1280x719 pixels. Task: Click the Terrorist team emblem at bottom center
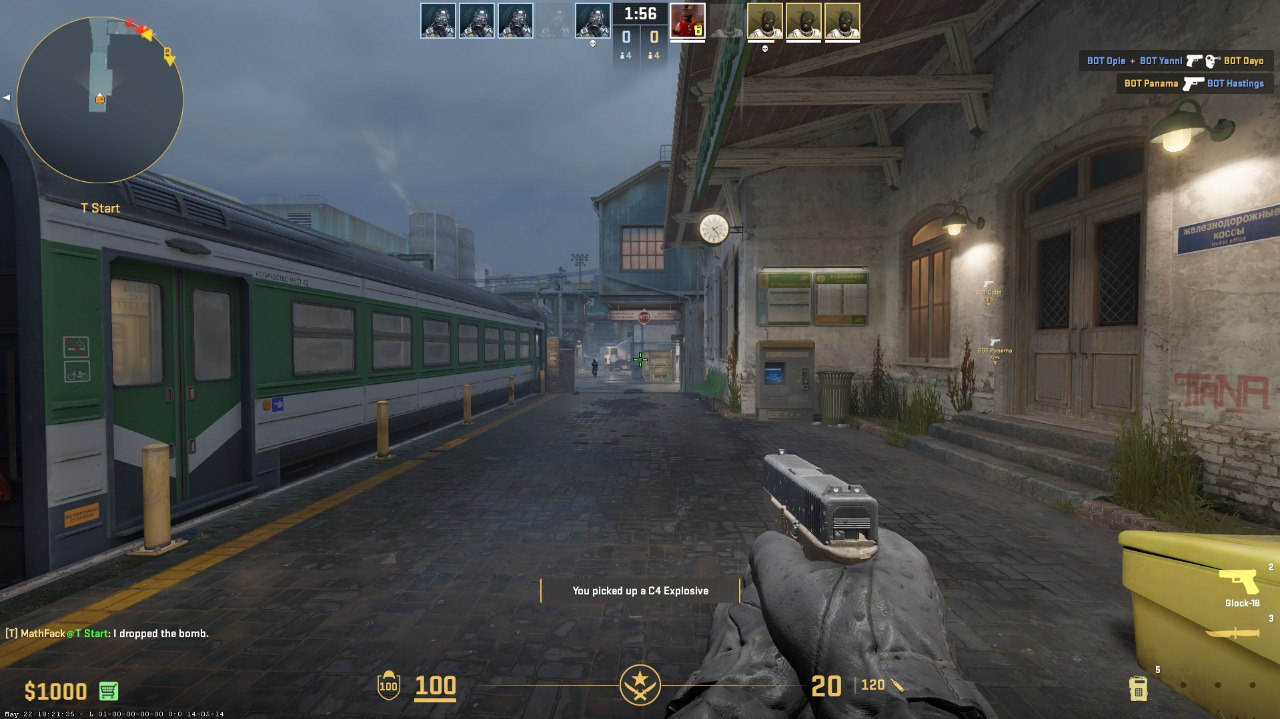pyautogui.click(x=639, y=685)
